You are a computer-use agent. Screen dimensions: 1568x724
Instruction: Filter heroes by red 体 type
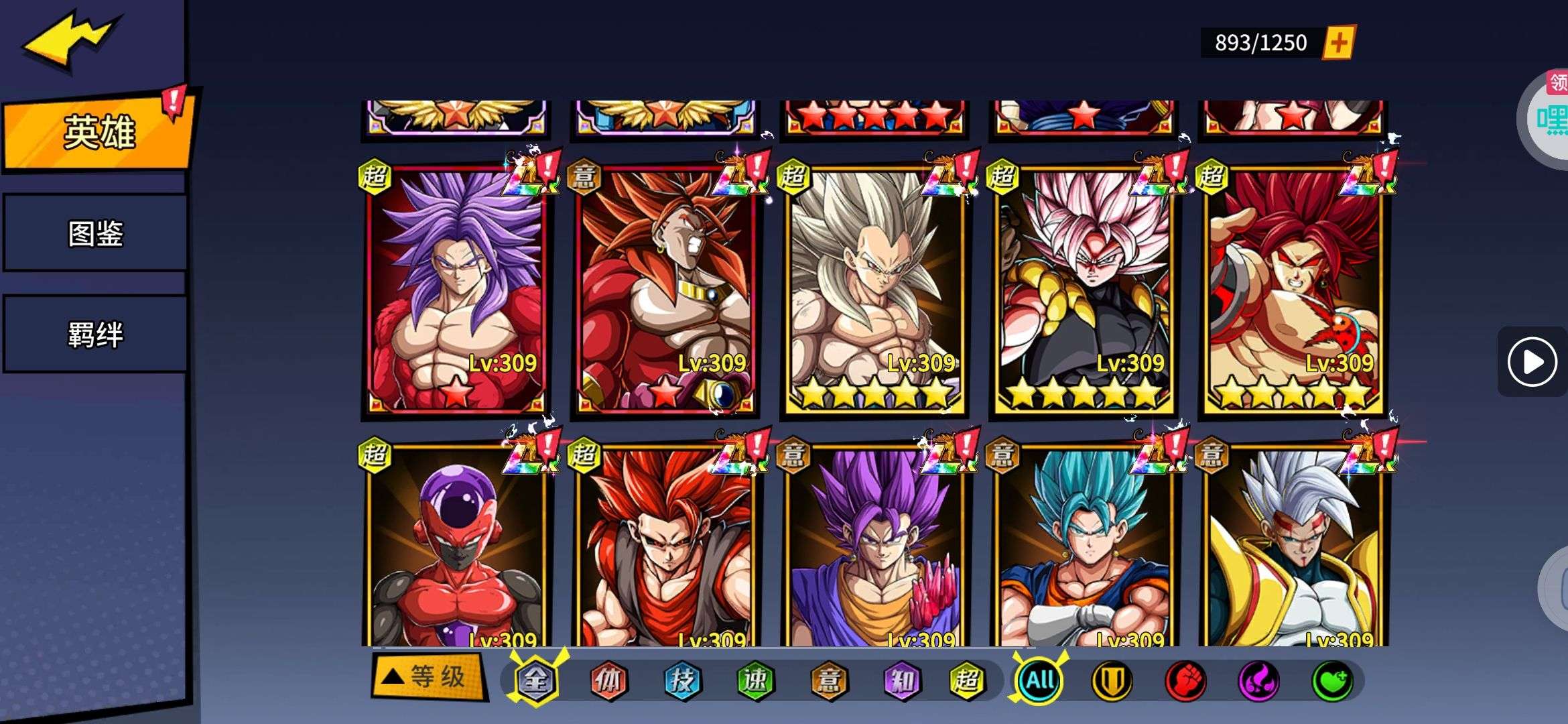pyautogui.click(x=608, y=680)
